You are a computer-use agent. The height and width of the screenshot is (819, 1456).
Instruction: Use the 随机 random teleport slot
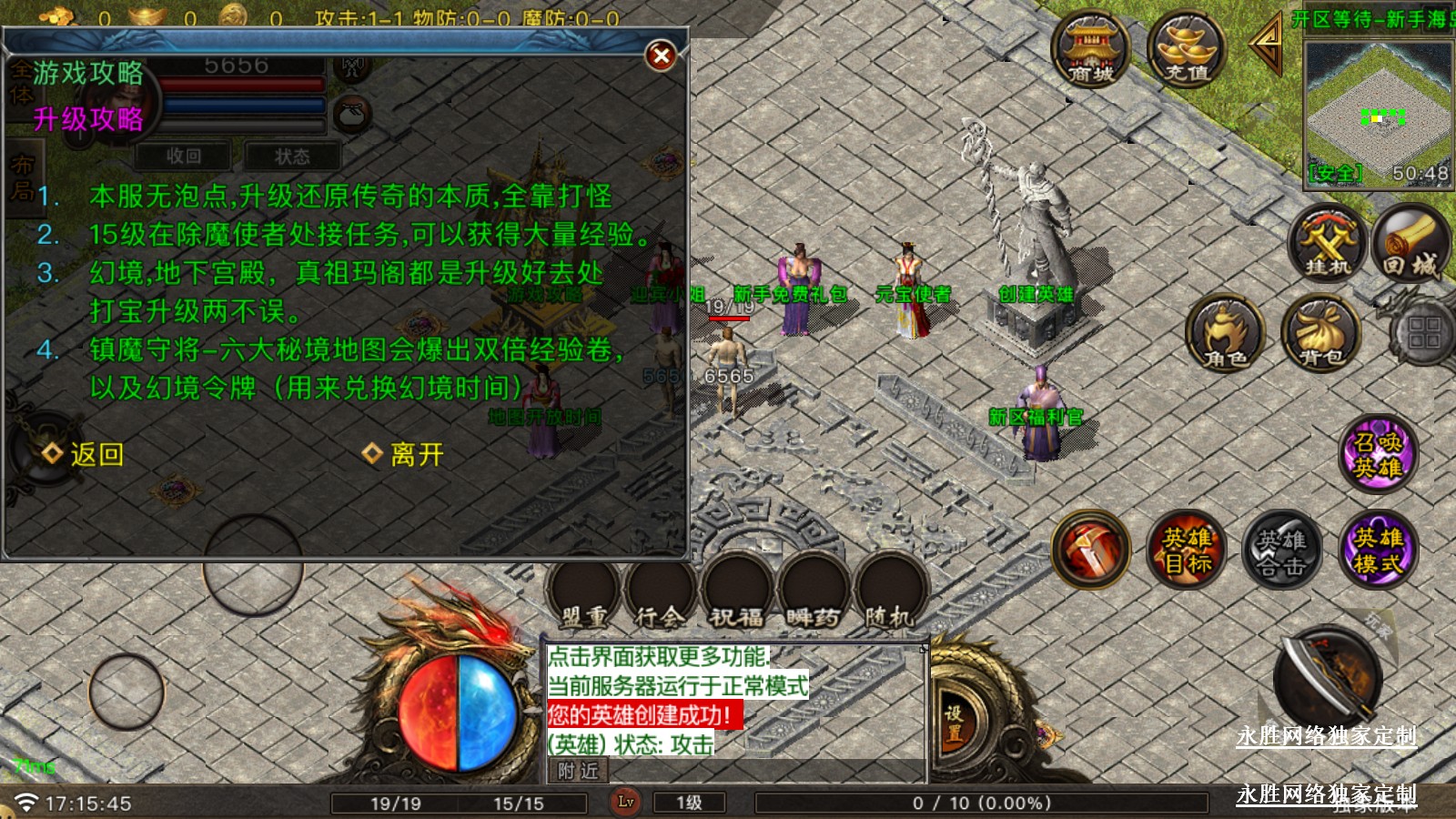889,593
